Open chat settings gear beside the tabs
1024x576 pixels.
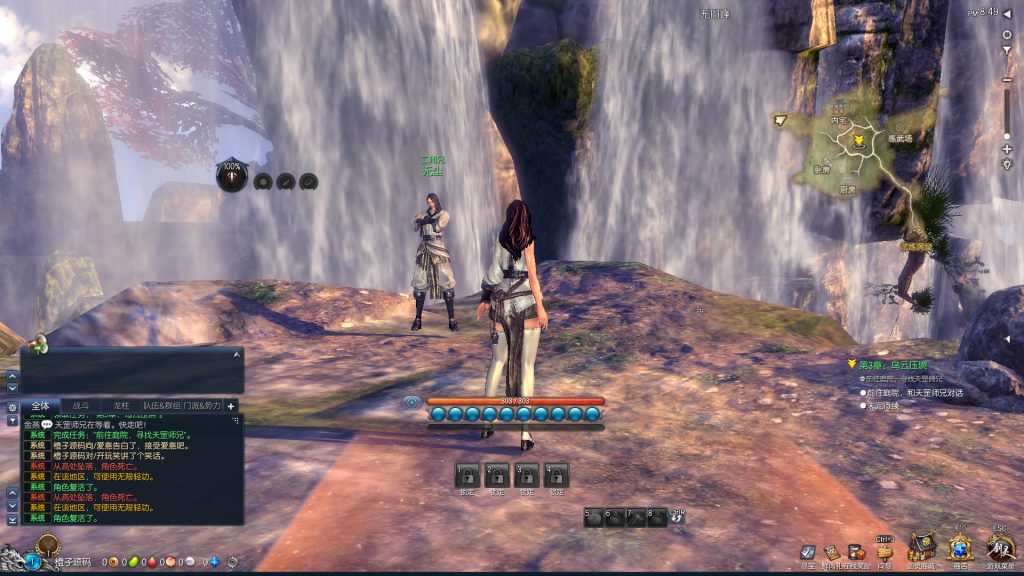12,407
